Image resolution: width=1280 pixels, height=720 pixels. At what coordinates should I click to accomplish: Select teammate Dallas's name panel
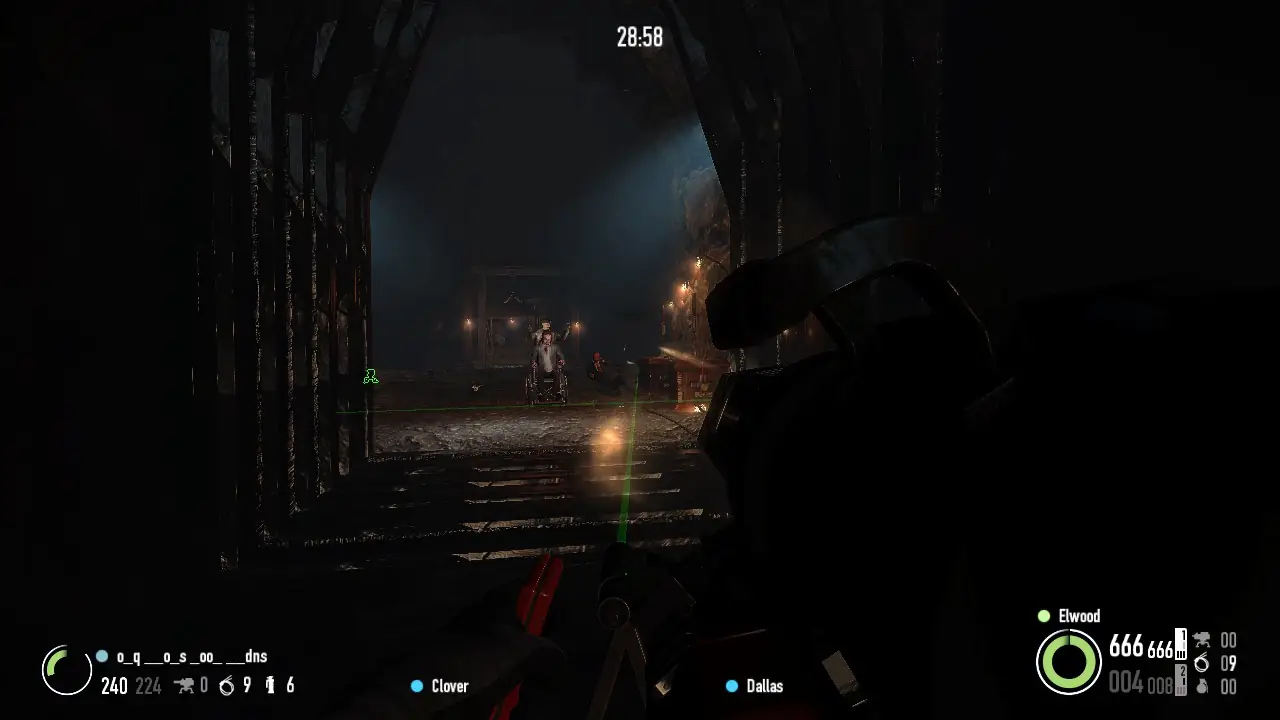[764, 686]
